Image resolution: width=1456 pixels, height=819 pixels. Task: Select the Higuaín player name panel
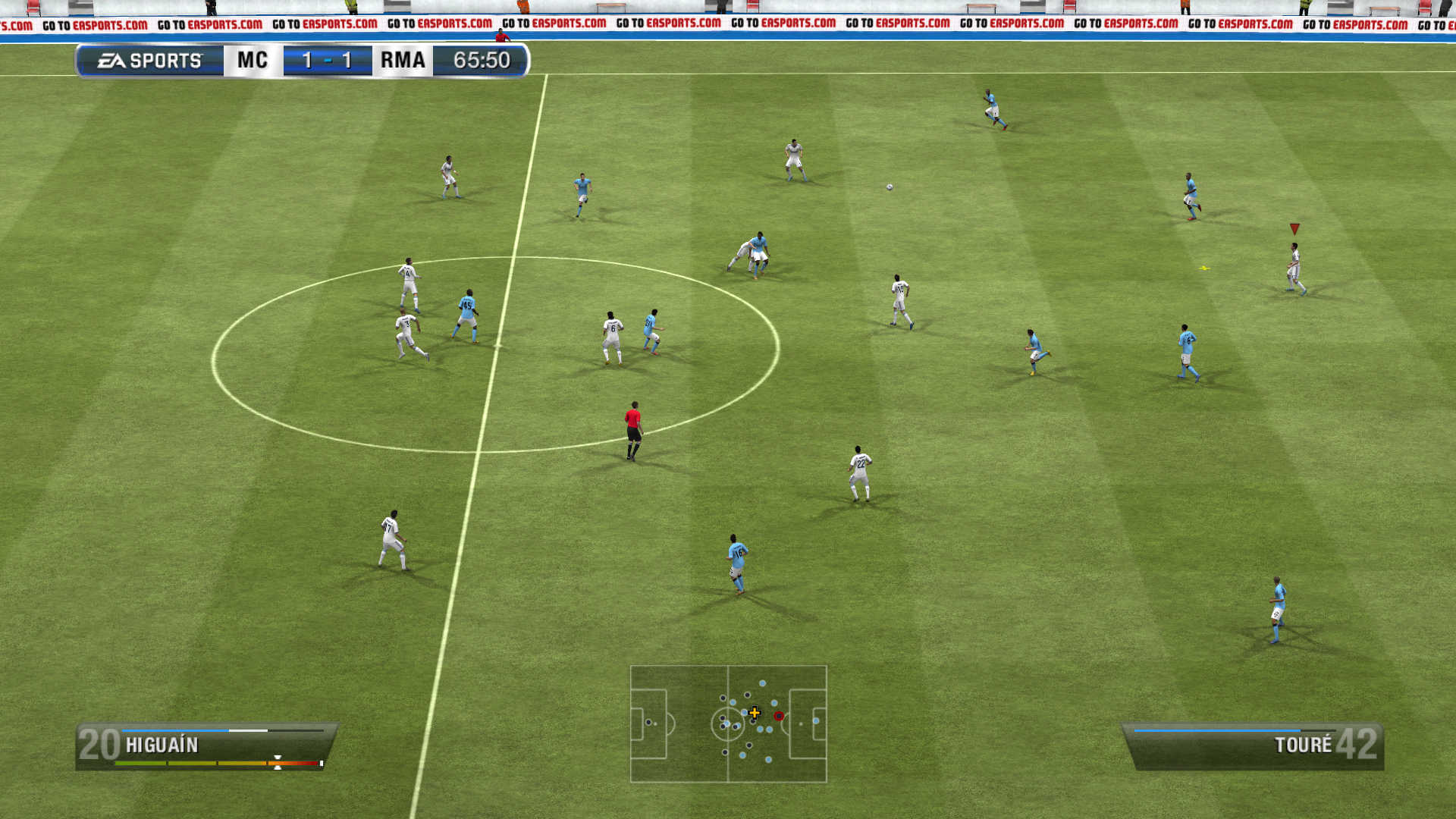205,745
